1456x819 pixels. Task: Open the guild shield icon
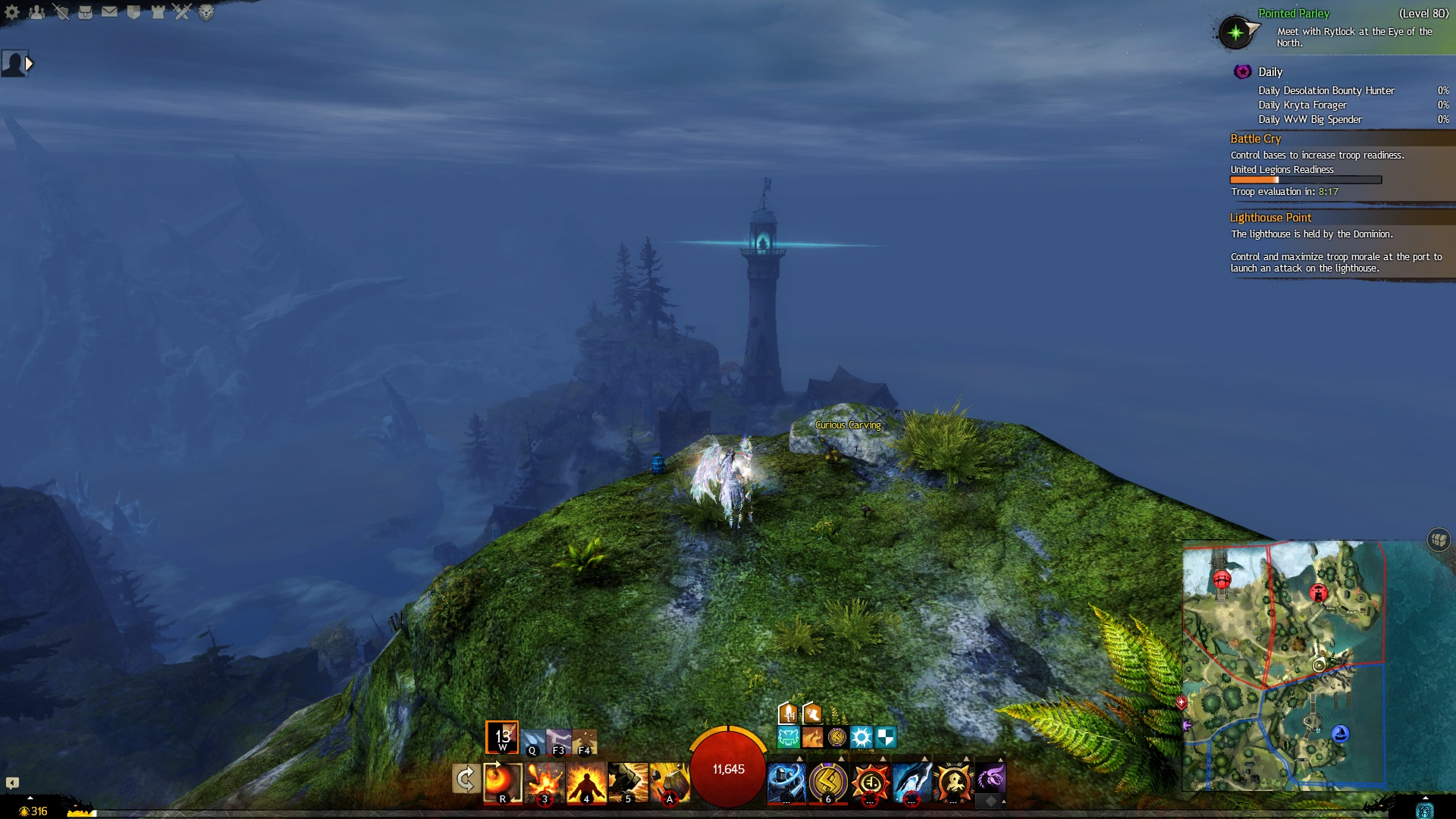point(133,12)
